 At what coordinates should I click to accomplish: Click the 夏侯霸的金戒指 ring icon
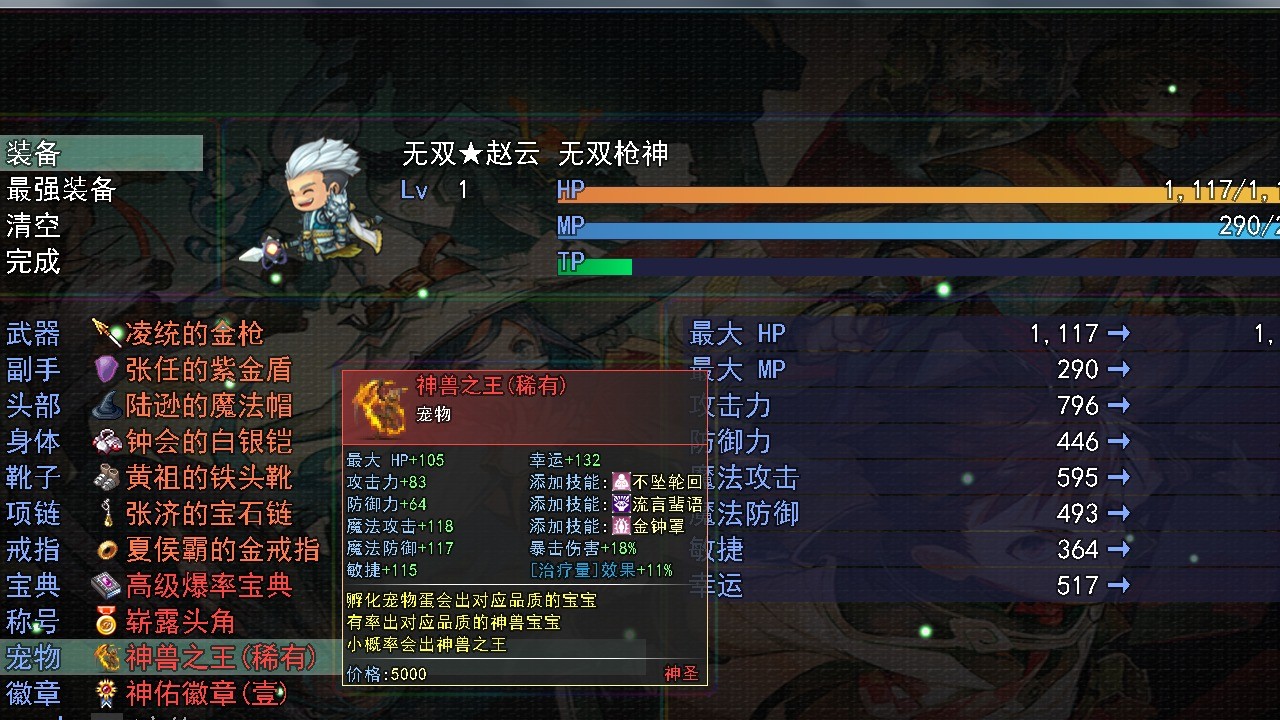pos(108,549)
